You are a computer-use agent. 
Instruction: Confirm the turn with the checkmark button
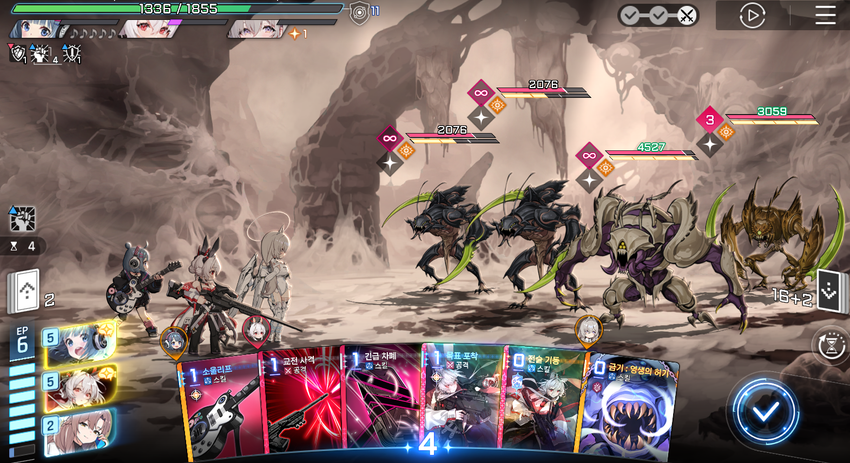[765, 410]
